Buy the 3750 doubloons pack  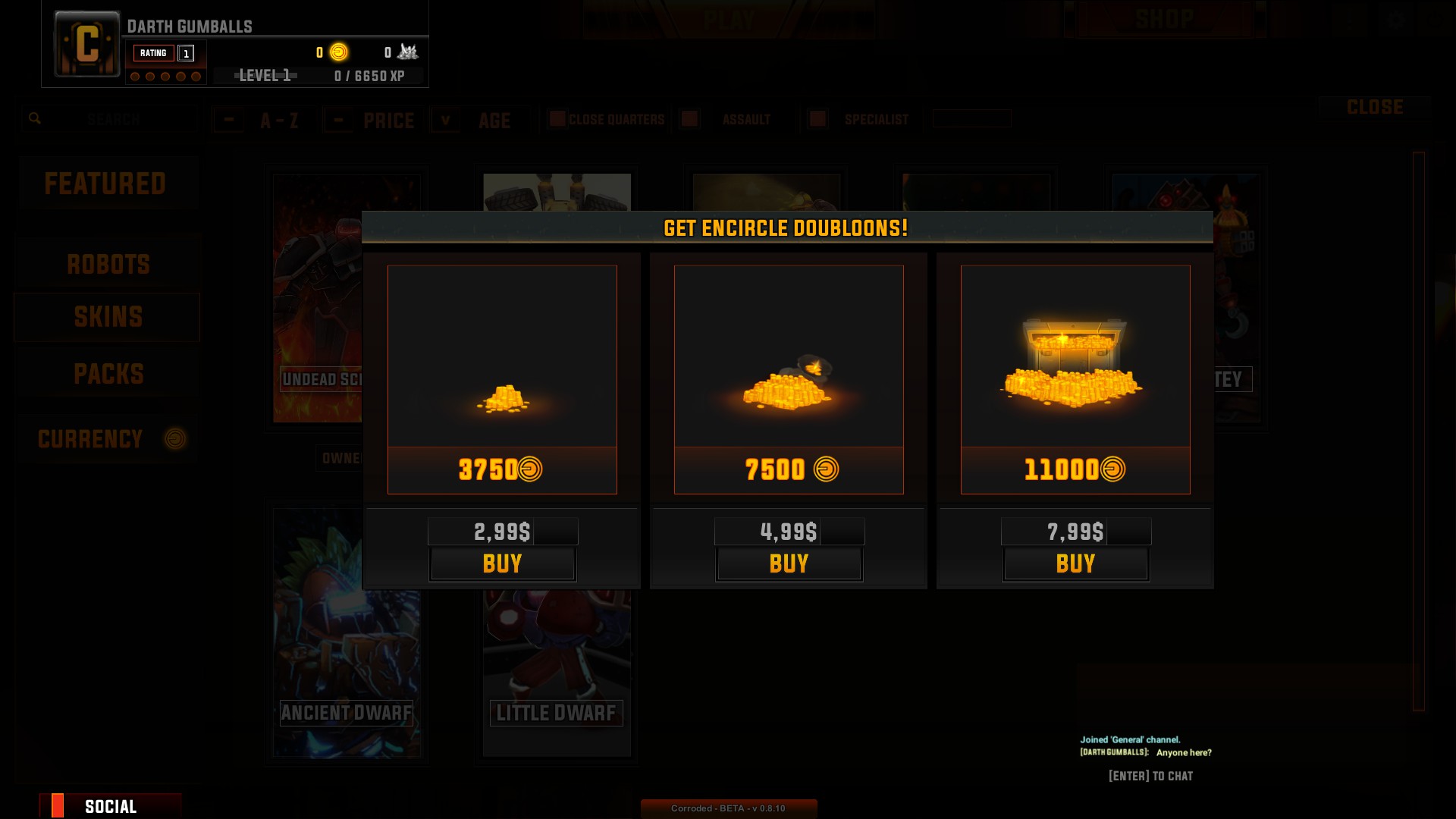(502, 564)
